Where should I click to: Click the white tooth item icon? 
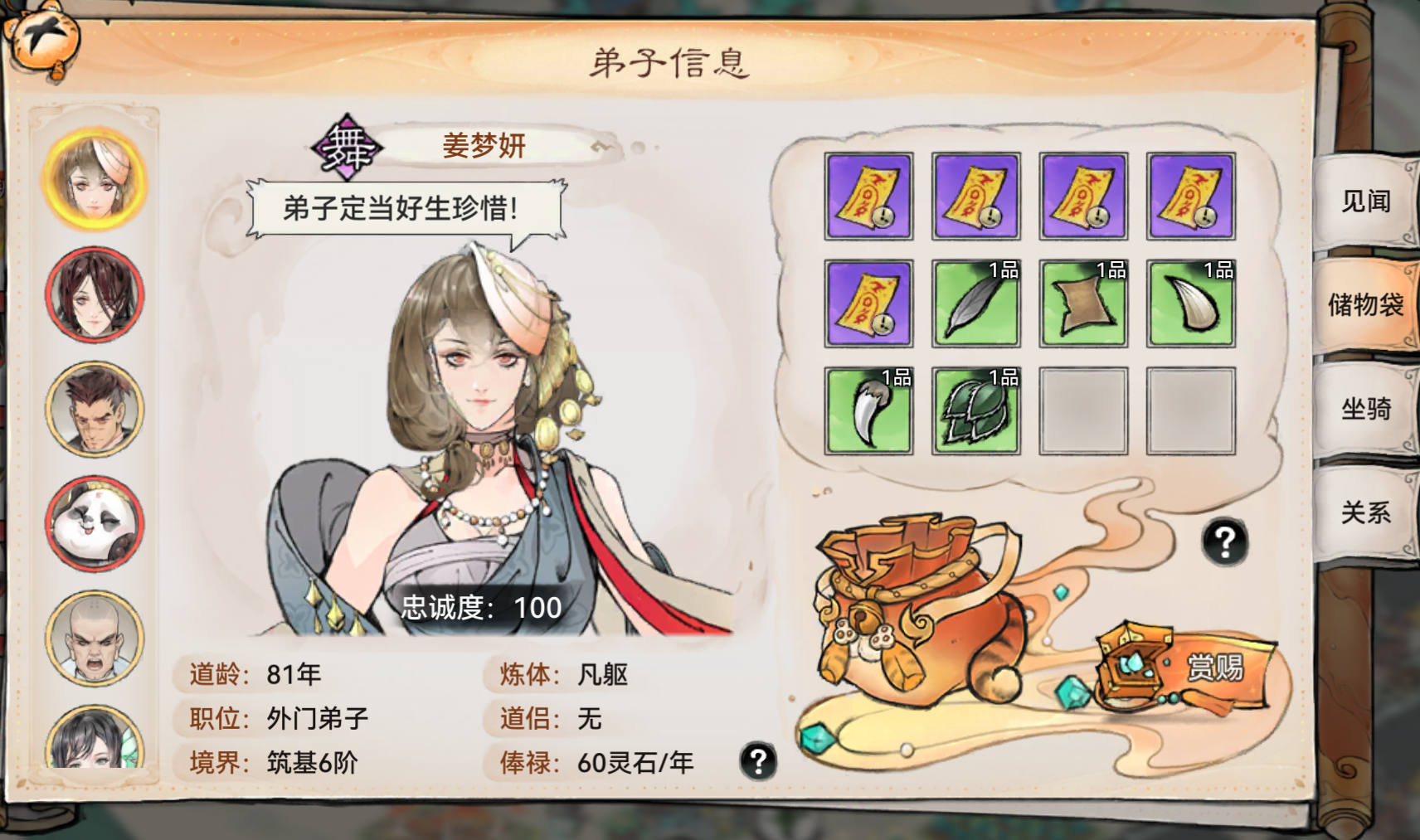[x=1191, y=304]
